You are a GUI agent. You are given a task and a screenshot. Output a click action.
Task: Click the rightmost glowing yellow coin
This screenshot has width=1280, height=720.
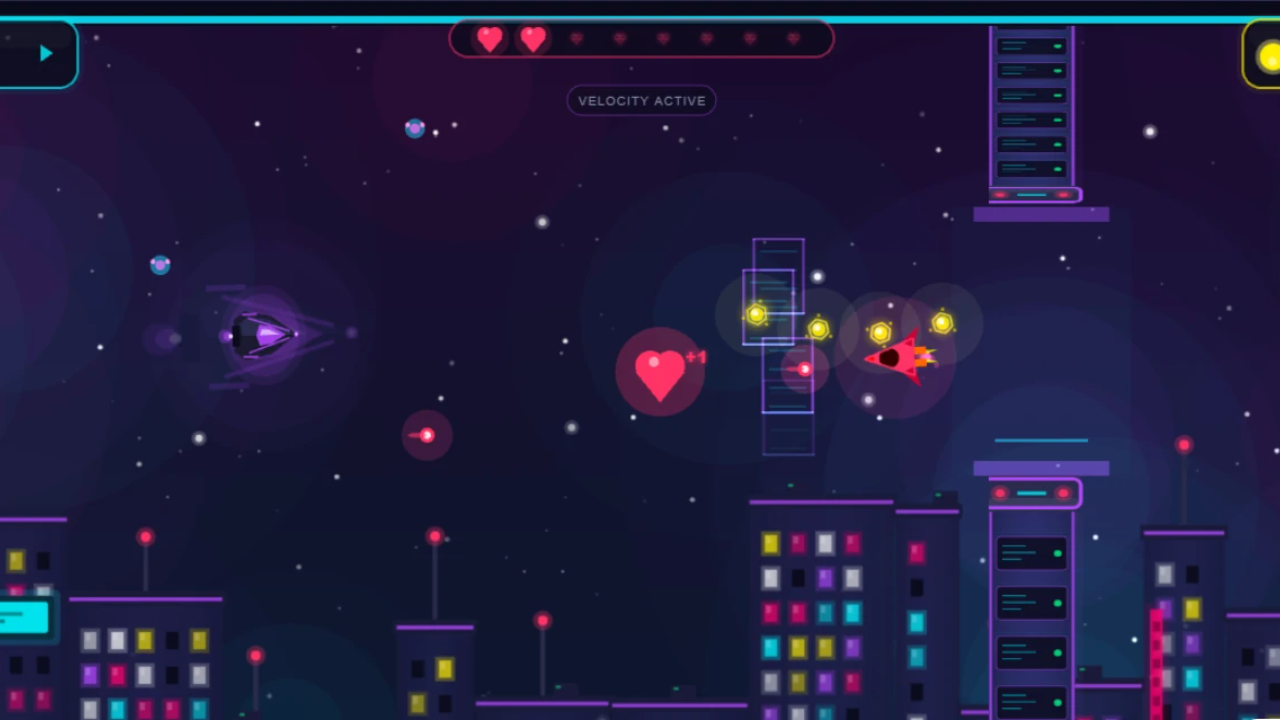pos(941,321)
